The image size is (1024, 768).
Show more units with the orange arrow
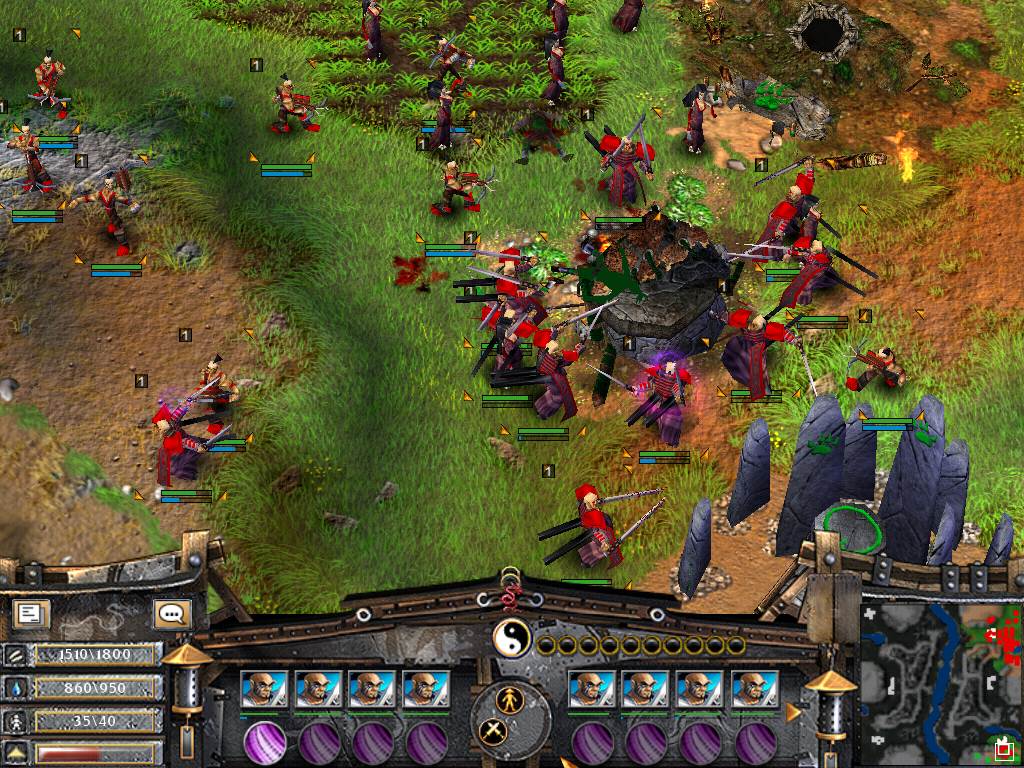pyautogui.click(x=795, y=712)
